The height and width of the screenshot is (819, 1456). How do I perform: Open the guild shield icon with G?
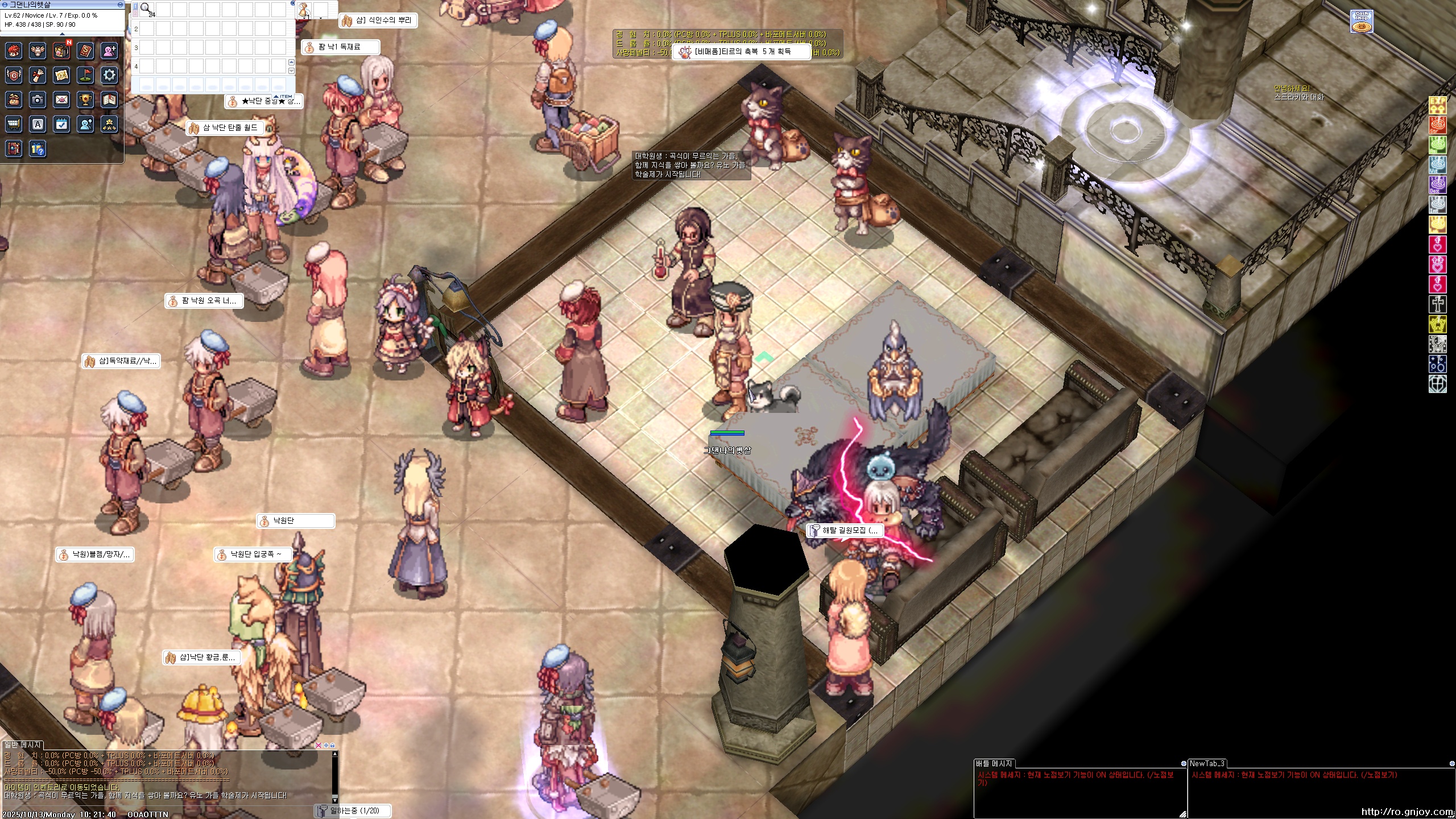tap(14, 75)
